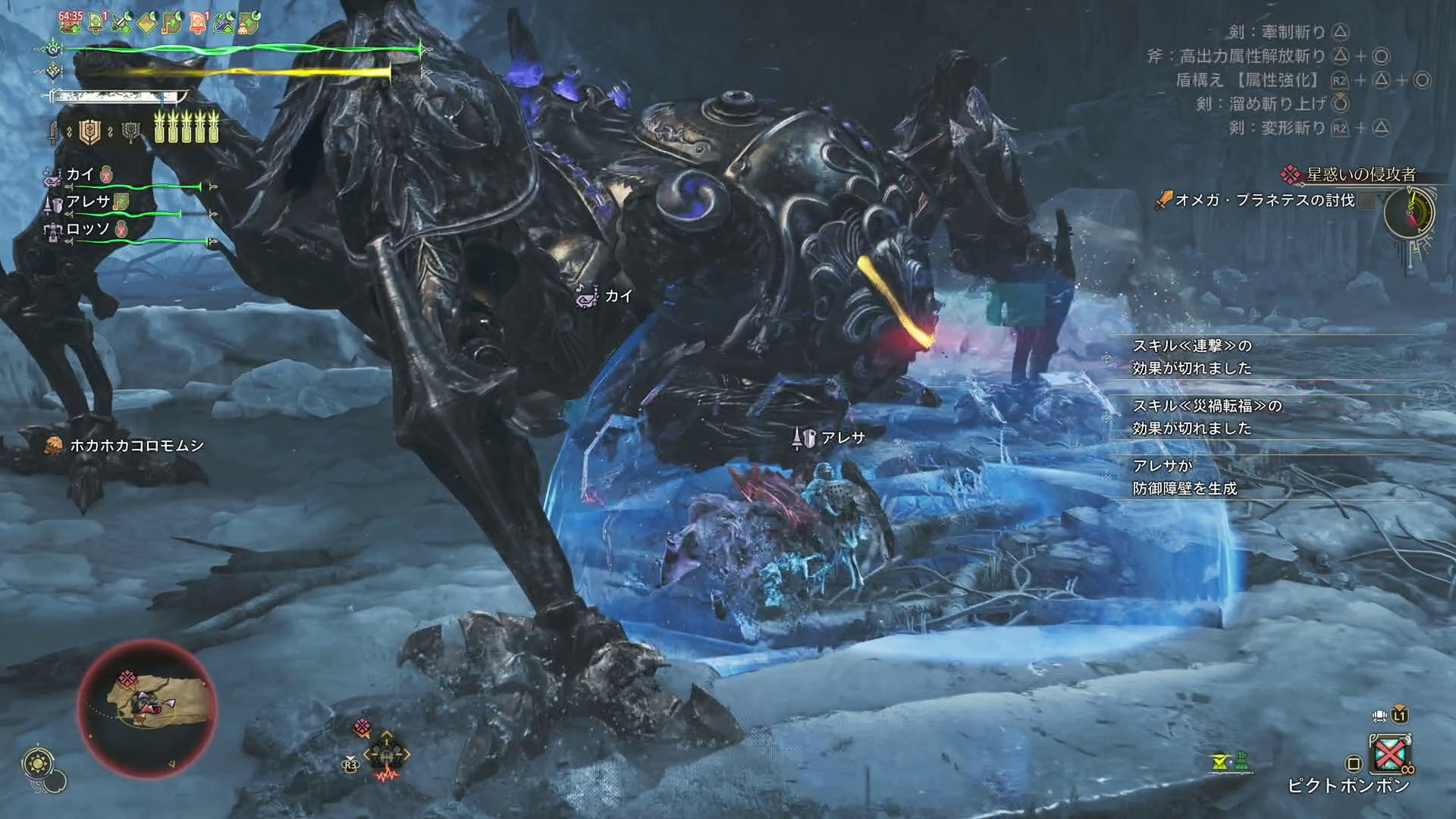Screen dimensions: 1456x819
Task: Click the pouch buff icon
Action: pyautogui.click(x=249, y=23)
